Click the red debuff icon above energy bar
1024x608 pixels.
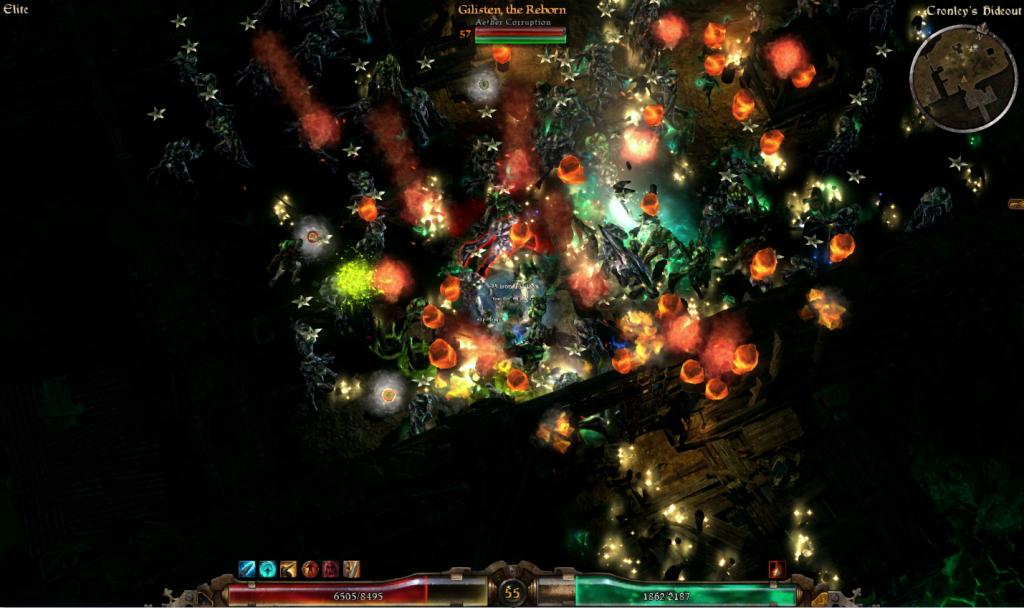[x=777, y=569]
